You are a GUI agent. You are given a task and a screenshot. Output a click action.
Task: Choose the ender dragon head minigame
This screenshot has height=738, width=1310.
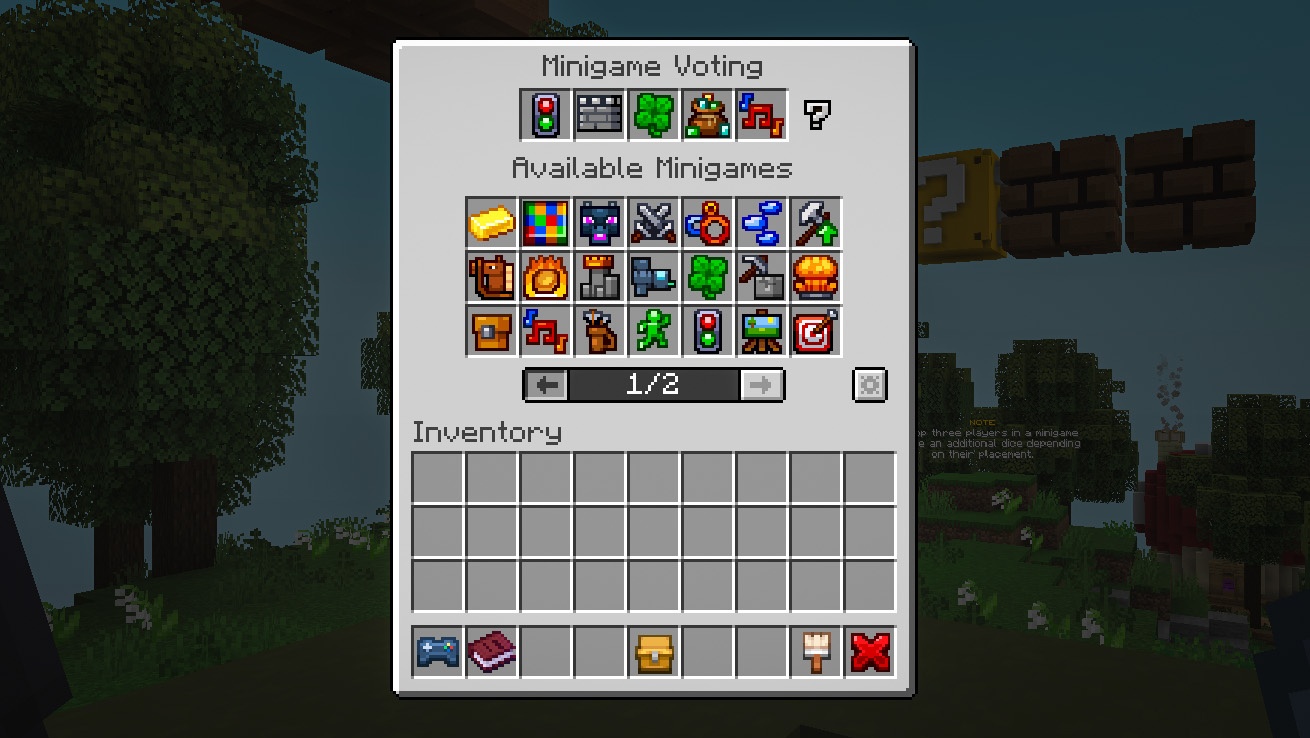(600, 224)
